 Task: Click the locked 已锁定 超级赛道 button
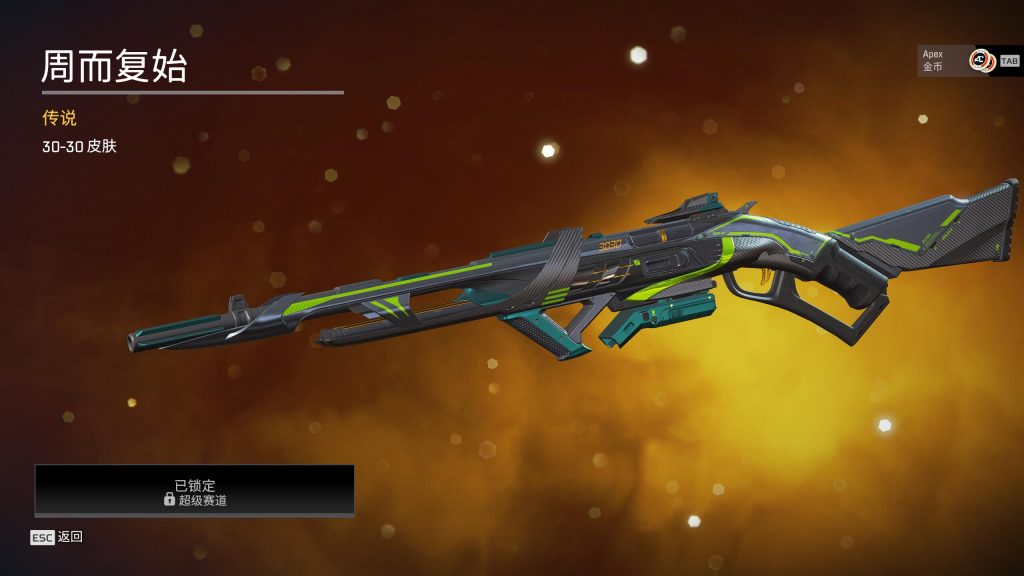point(195,490)
